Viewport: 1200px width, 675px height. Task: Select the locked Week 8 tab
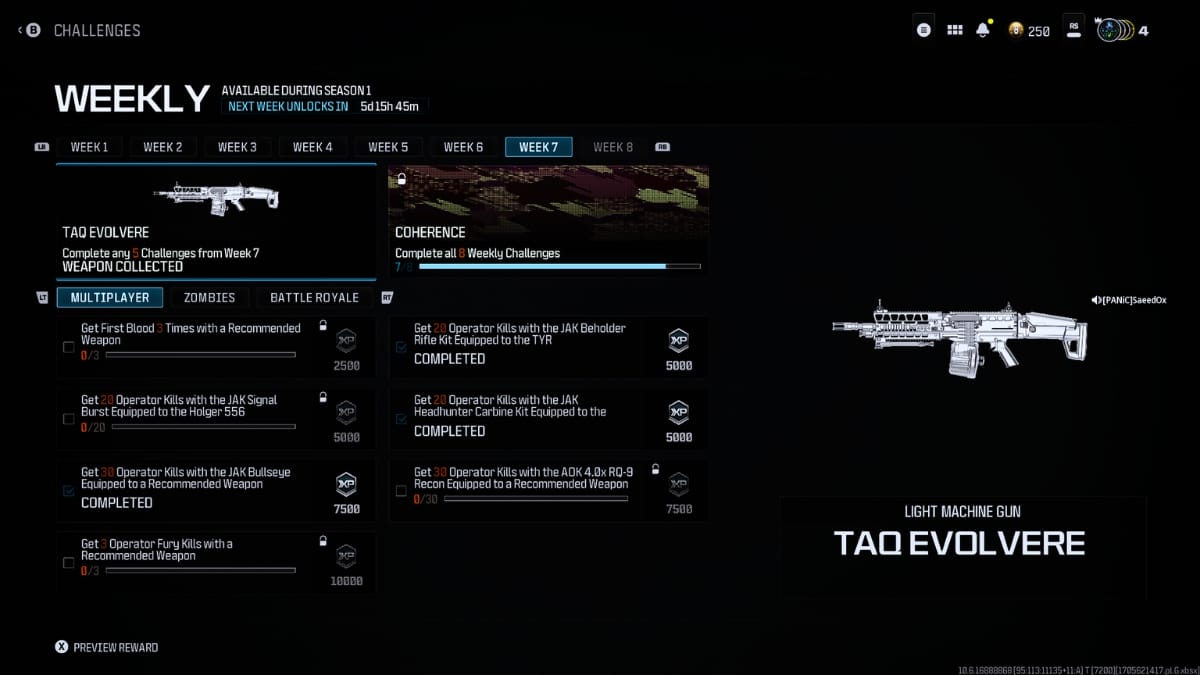pyautogui.click(x=613, y=147)
